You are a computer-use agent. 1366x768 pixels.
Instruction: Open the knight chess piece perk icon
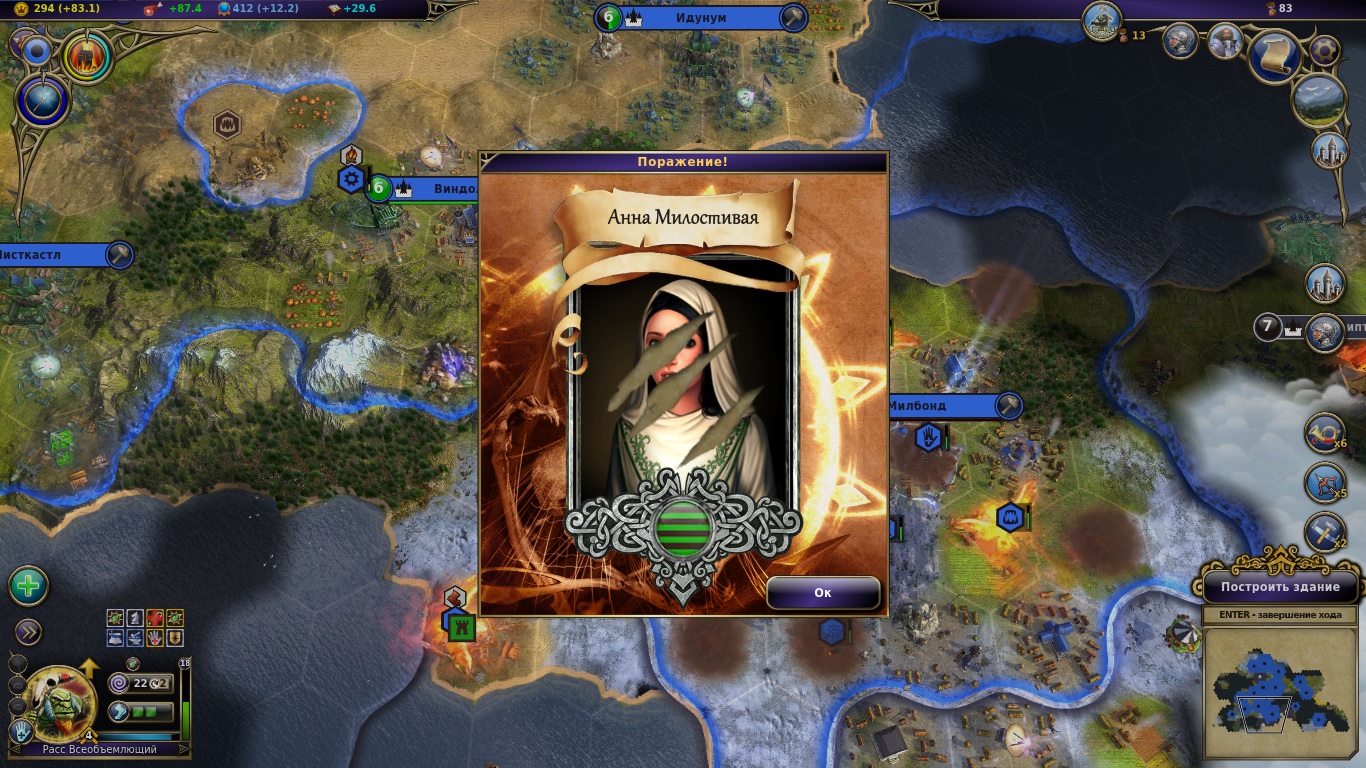[x=135, y=619]
